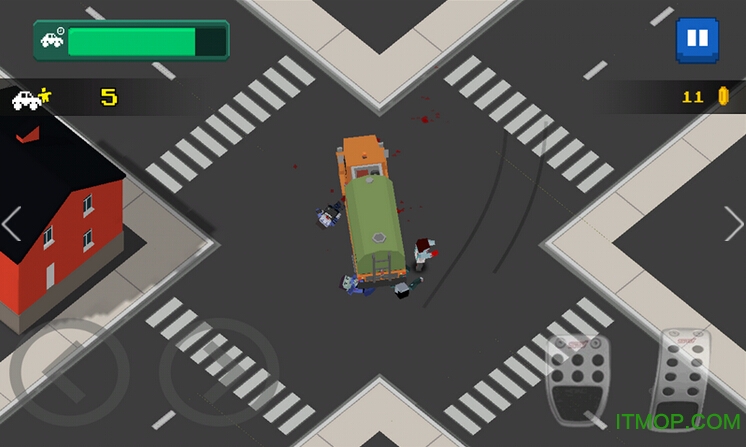Click the right chevron arrow at screen edge

733,224
